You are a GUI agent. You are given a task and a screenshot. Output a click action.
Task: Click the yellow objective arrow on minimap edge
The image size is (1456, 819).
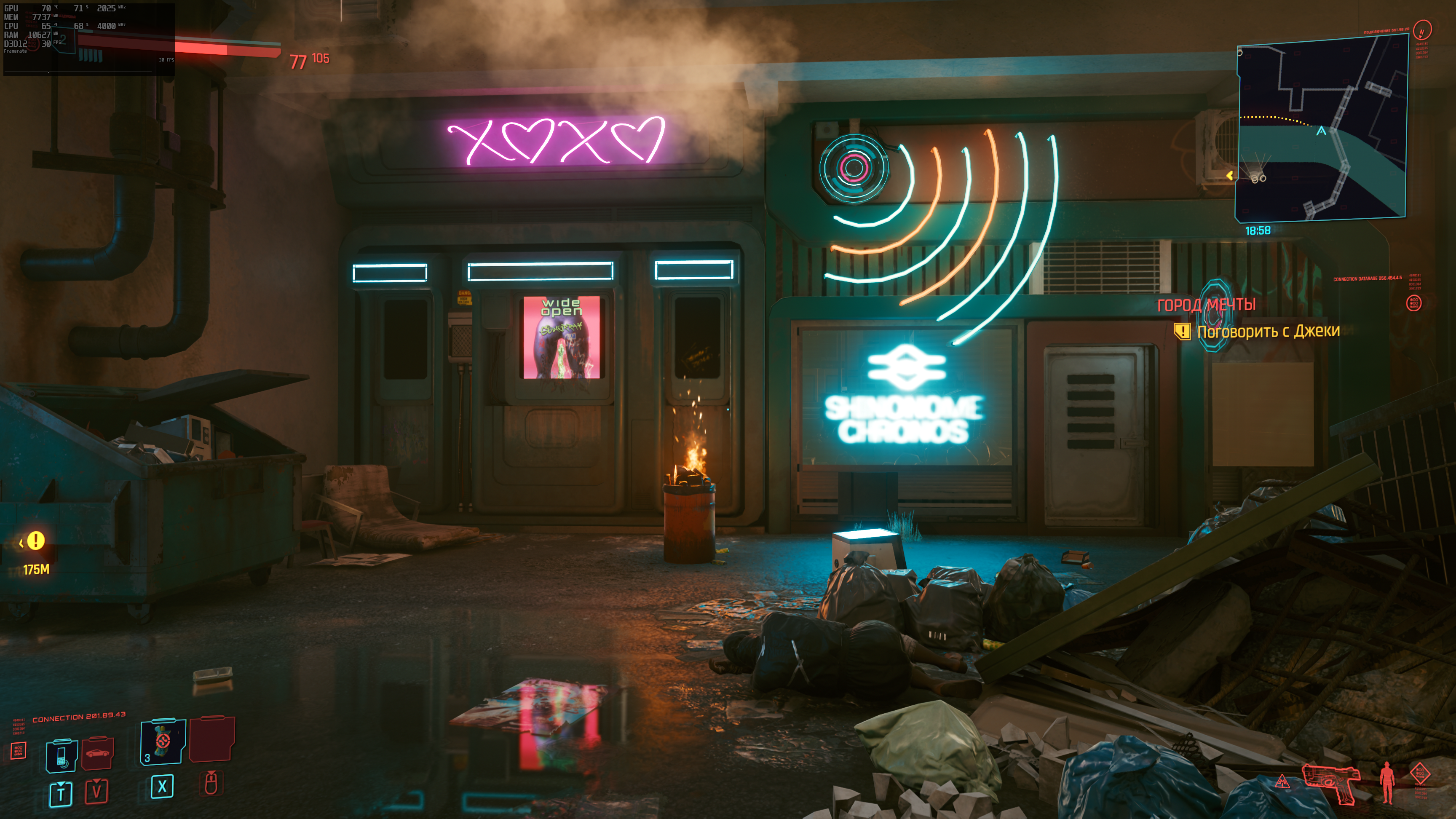pos(1230,176)
